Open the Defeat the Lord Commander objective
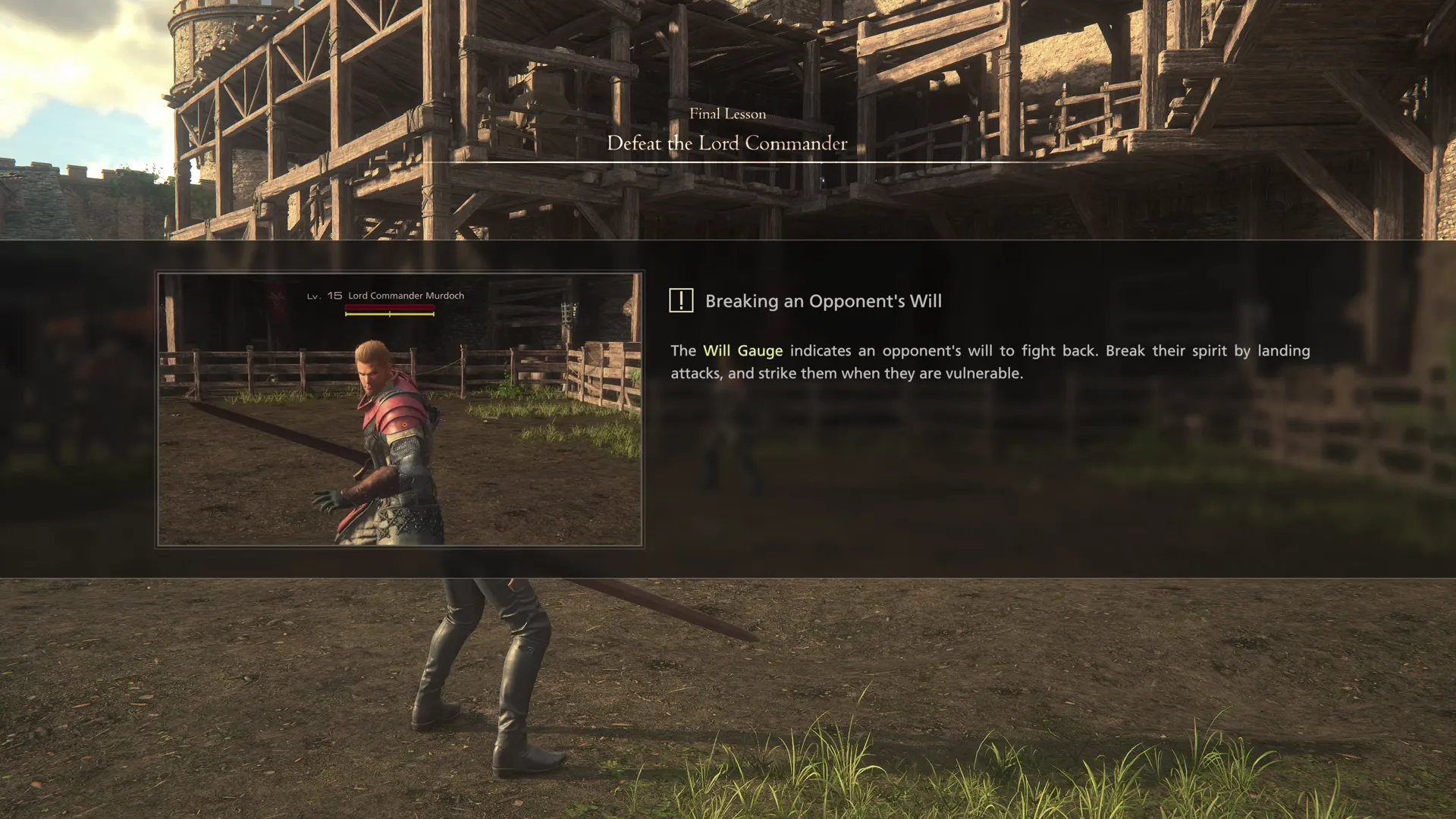 [x=727, y=143]
